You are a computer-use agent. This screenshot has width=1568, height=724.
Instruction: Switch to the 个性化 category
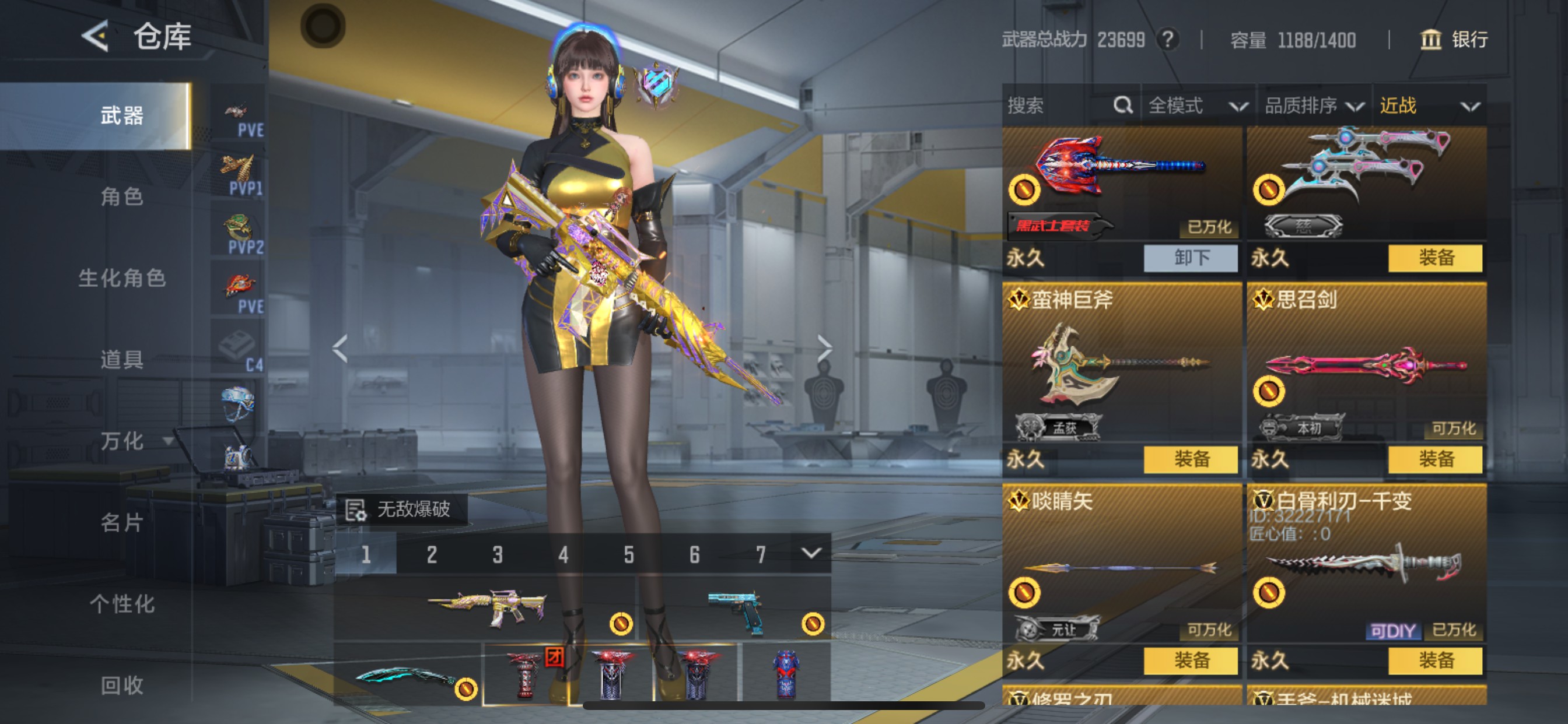pos(122,603)
